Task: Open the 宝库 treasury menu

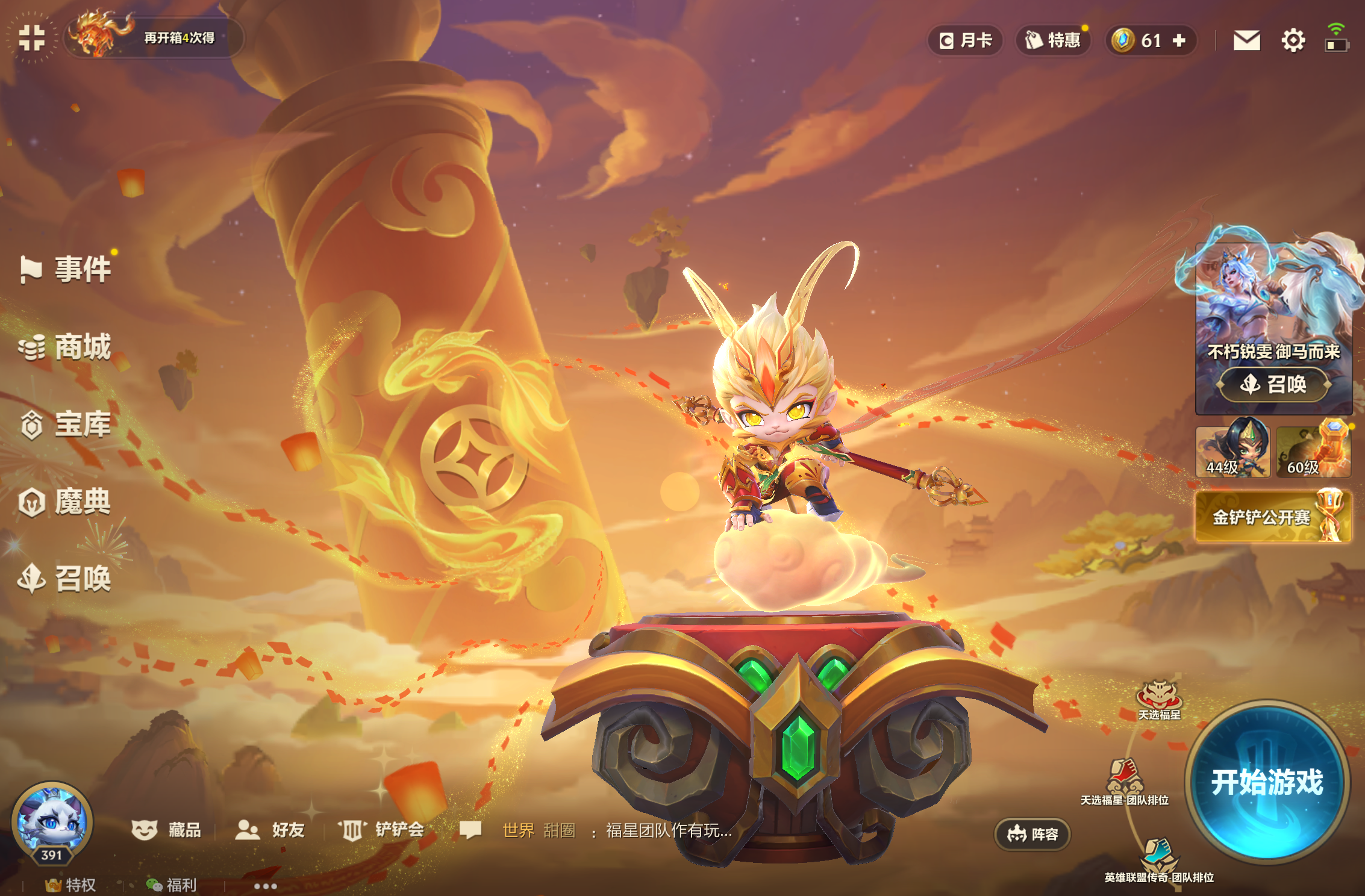Action: tap(66, 425)
